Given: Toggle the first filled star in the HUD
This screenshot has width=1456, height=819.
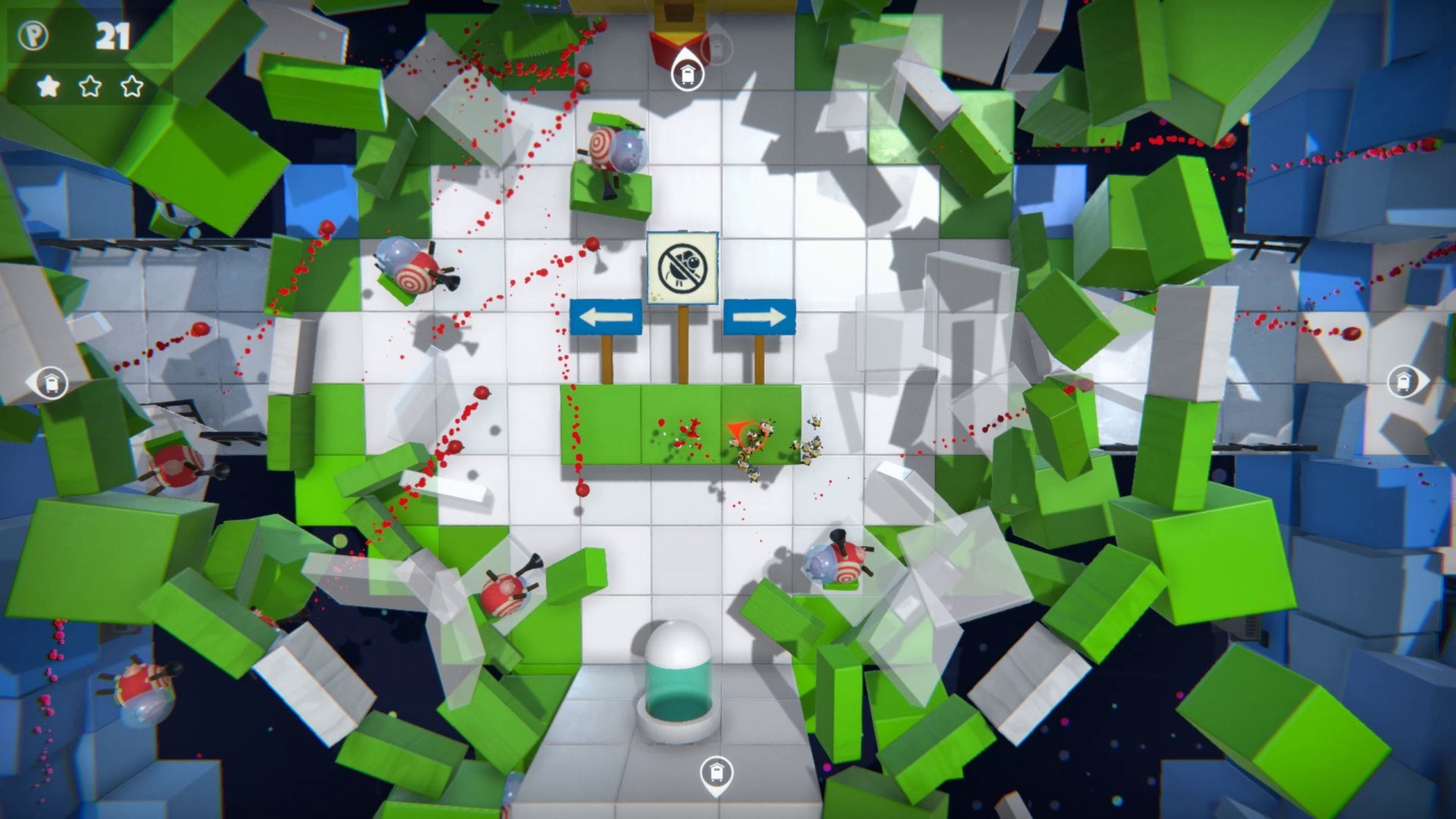Looking at the screenshot, I should click(47, 86).
